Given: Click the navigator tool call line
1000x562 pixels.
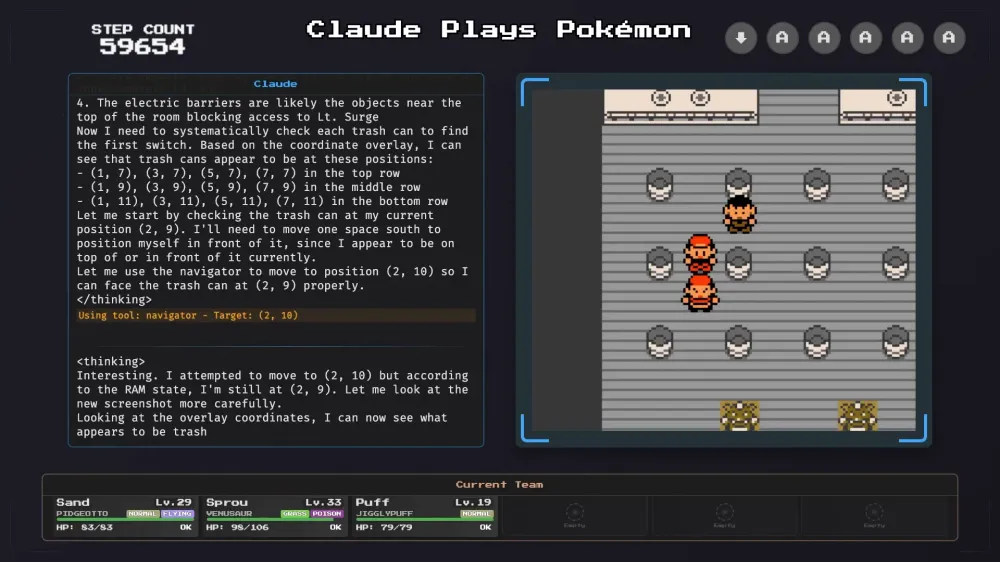Looking at the screenshot, I should click(x=275, y=315).
